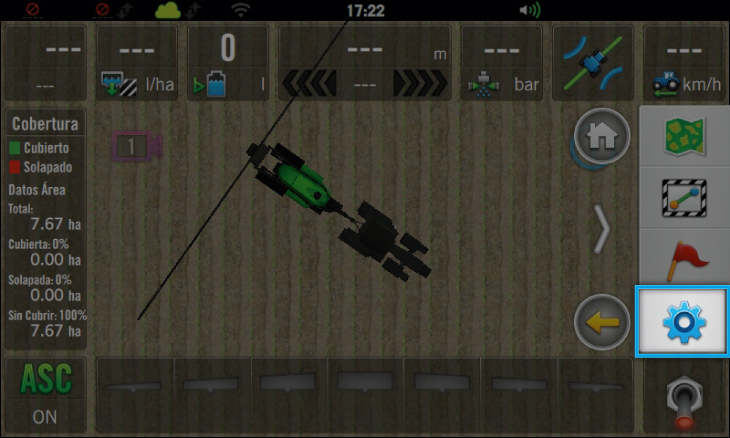The image size is (730, 438).
Task: Go to the home screen
Action: 602,138
